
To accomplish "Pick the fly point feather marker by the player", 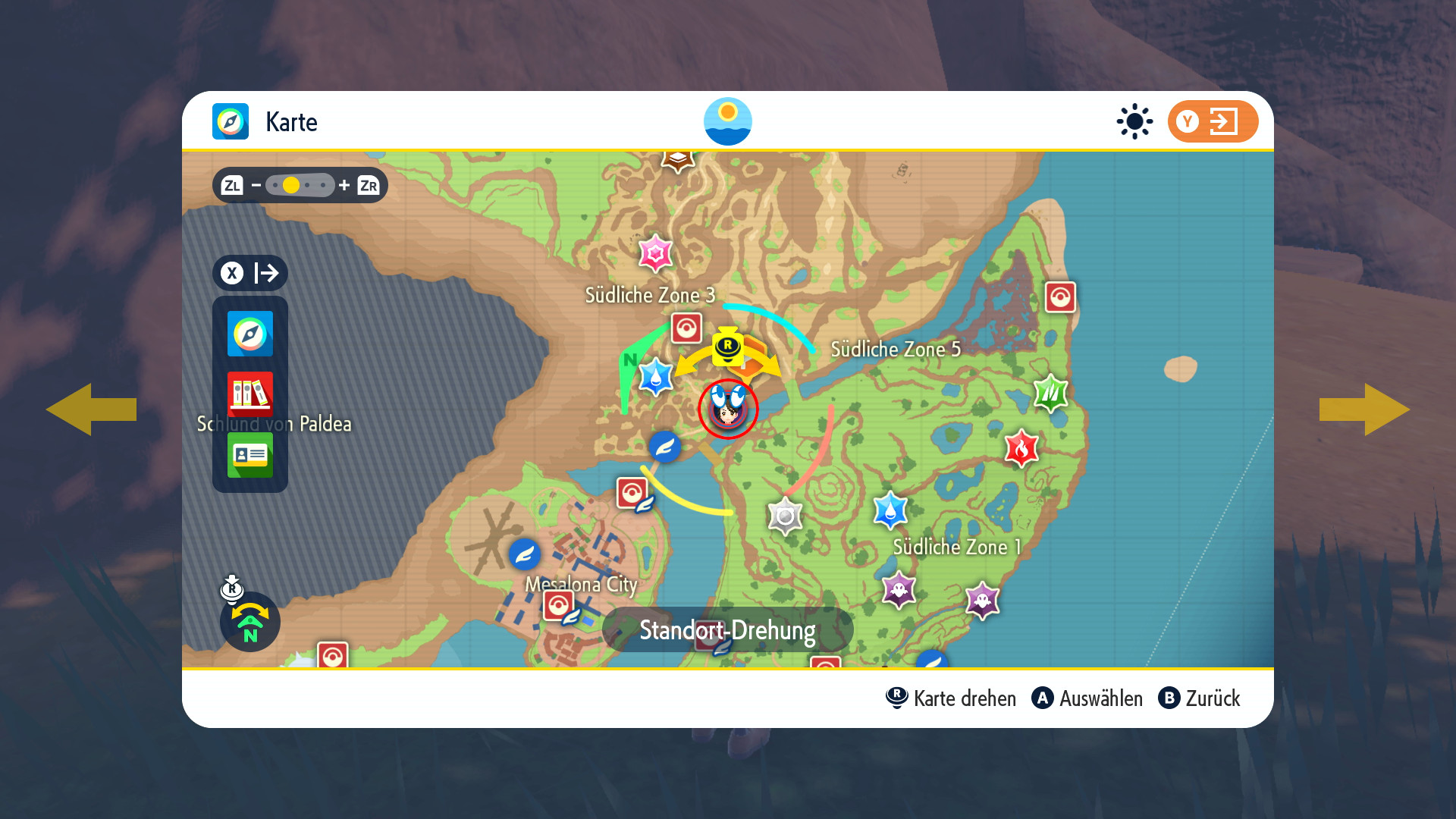I will click(x=664, y=447).
